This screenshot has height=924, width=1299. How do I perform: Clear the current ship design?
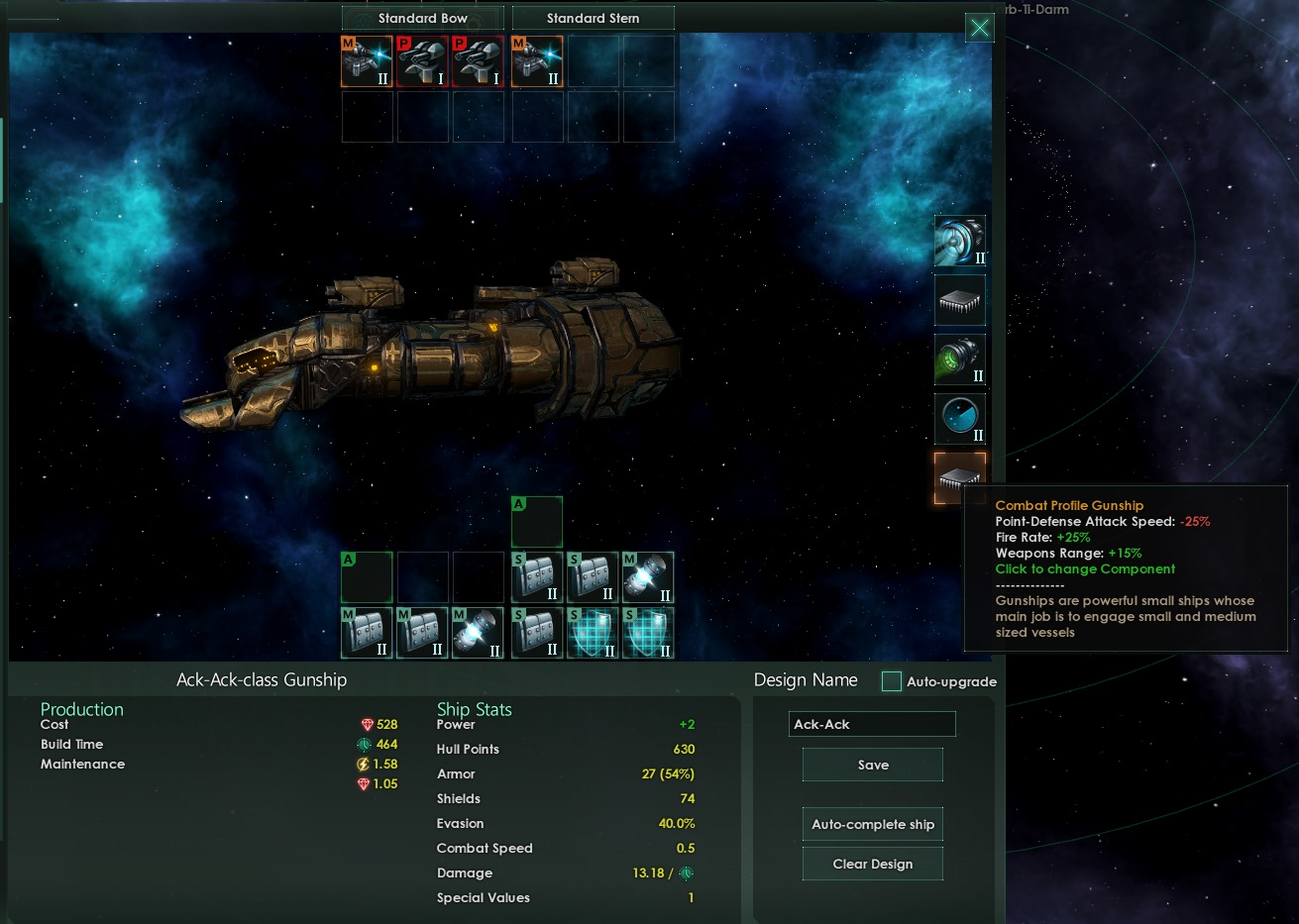(872, 864)
